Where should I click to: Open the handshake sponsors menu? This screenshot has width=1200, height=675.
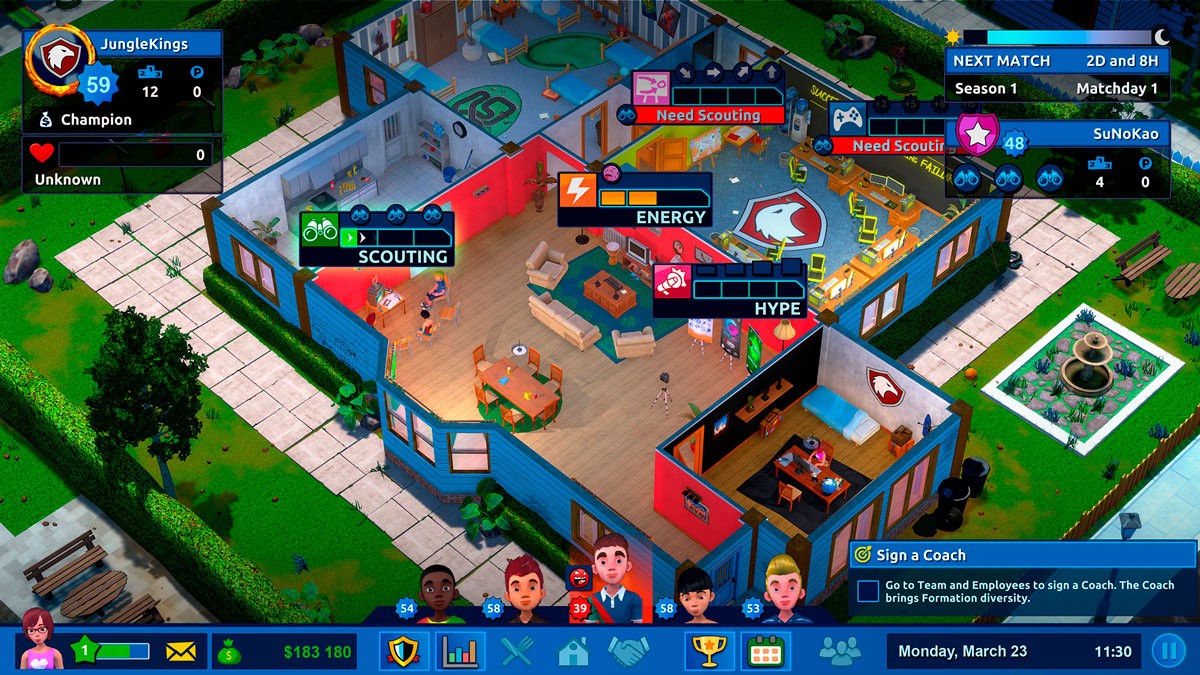pyautogui.click(x=629, y=652)
